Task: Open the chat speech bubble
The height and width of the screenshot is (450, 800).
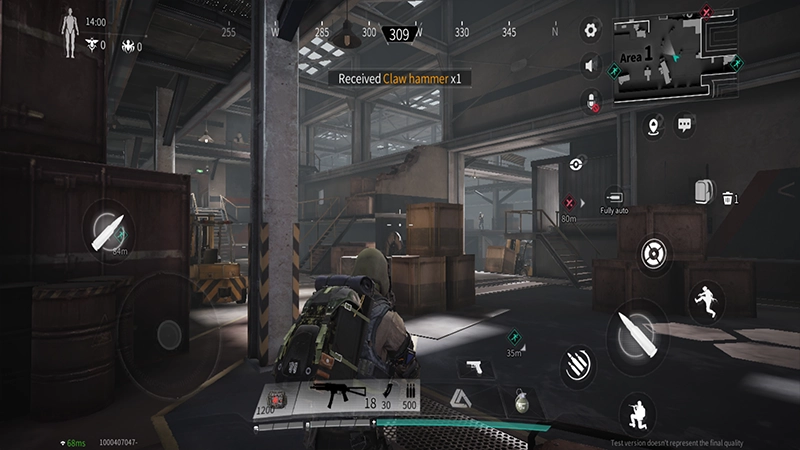Action: (x=685, y=125)
